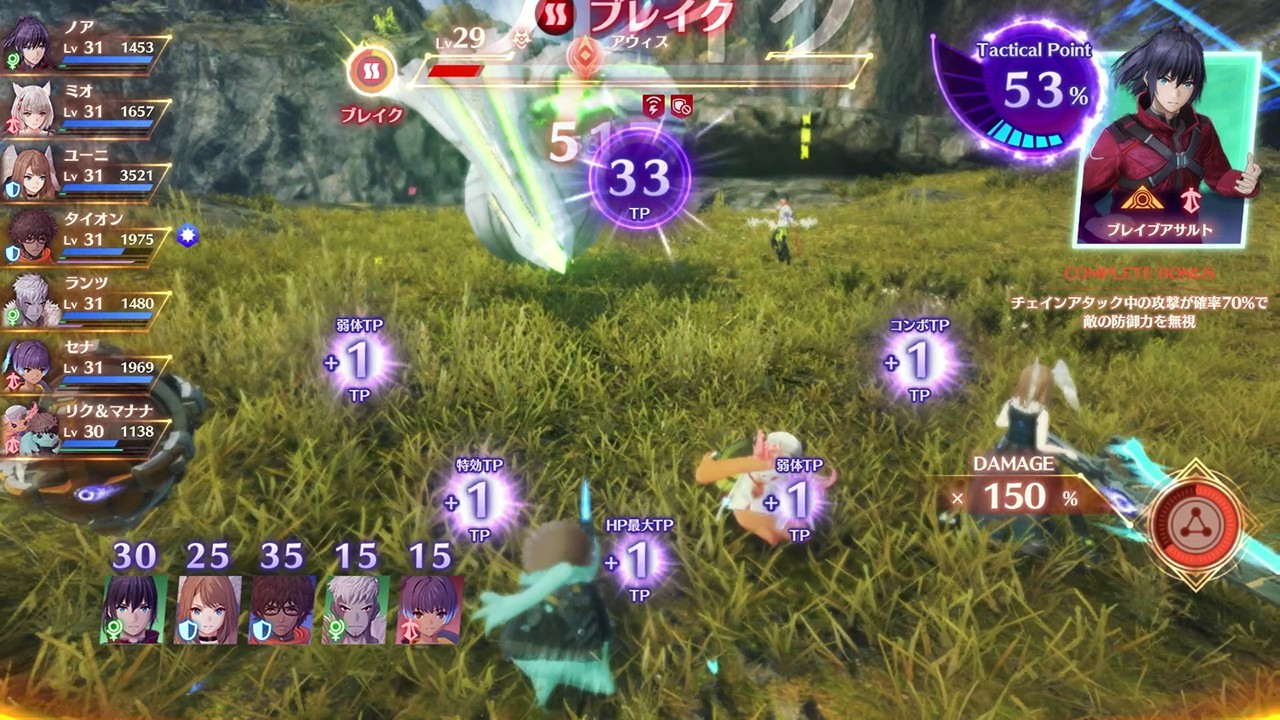Click the ブレイク status icon above enemy アウィス
1280x720 pixels.
(x=552, y=17)
